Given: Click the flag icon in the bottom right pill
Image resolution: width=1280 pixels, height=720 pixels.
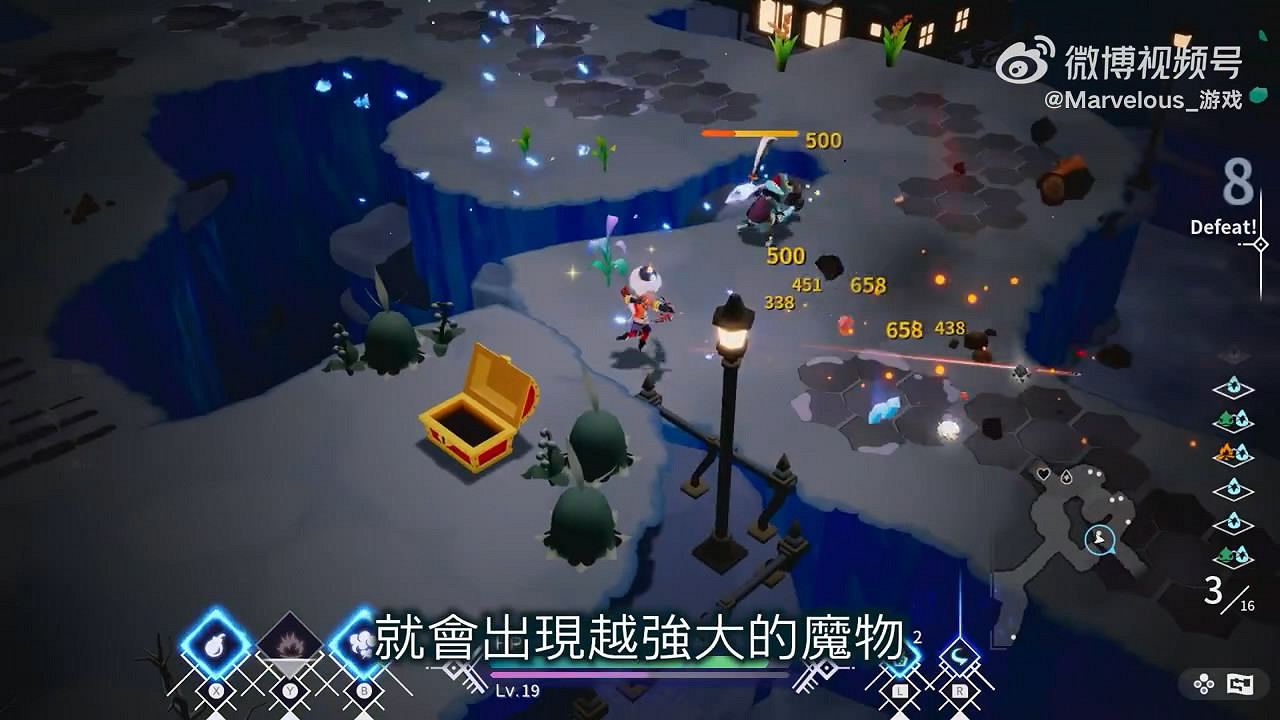Looking at the screenshot, I should tap(1241, 684).
